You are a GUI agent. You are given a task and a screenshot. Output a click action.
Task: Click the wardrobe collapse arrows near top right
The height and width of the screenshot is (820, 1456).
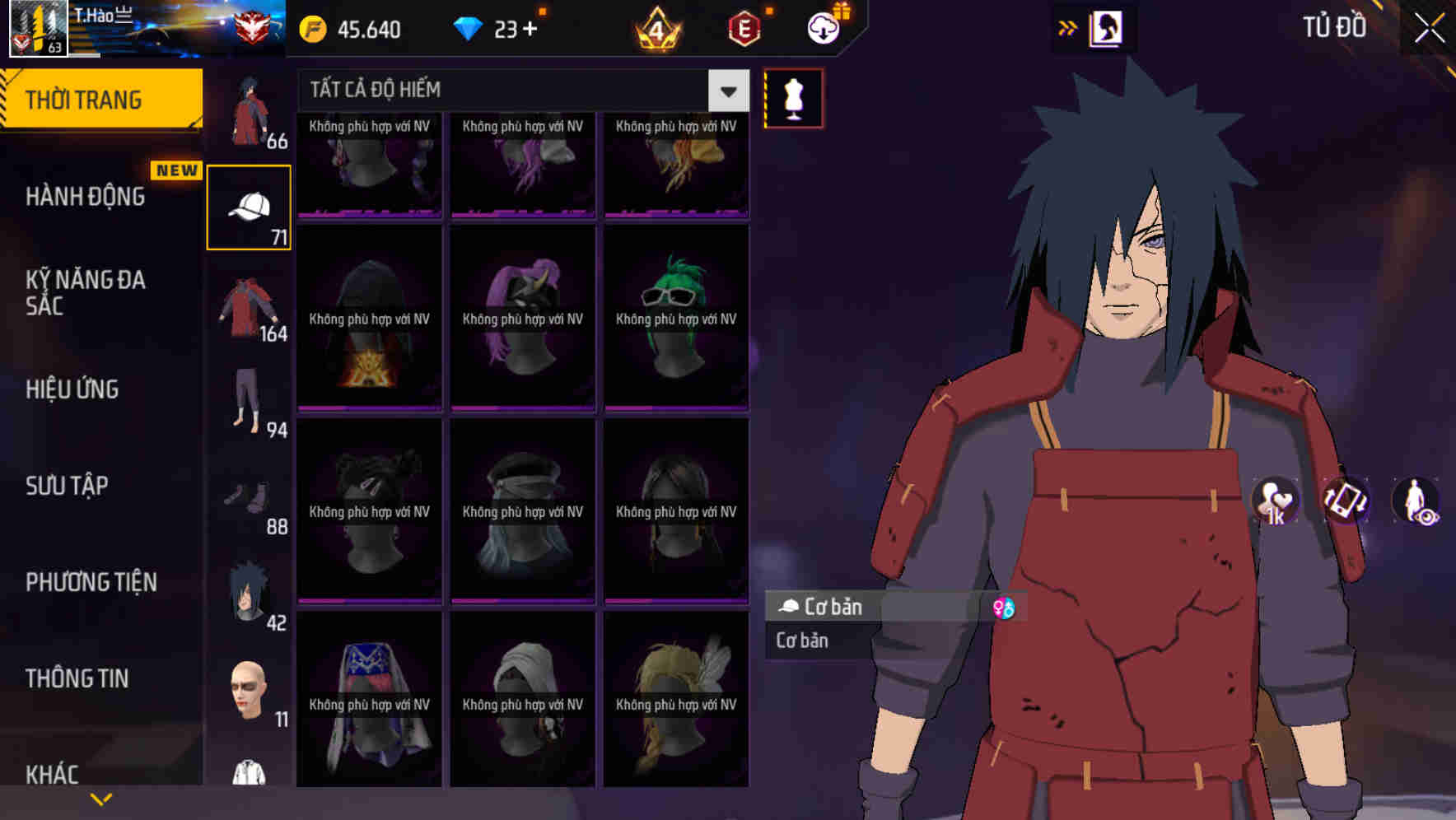[1069, 27]
